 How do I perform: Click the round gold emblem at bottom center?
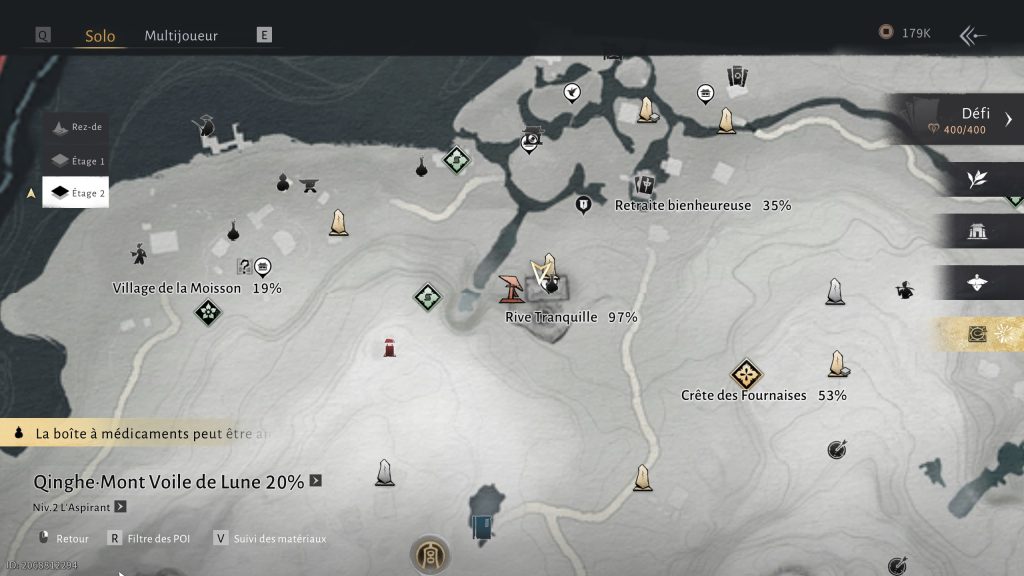coord(429,554)
